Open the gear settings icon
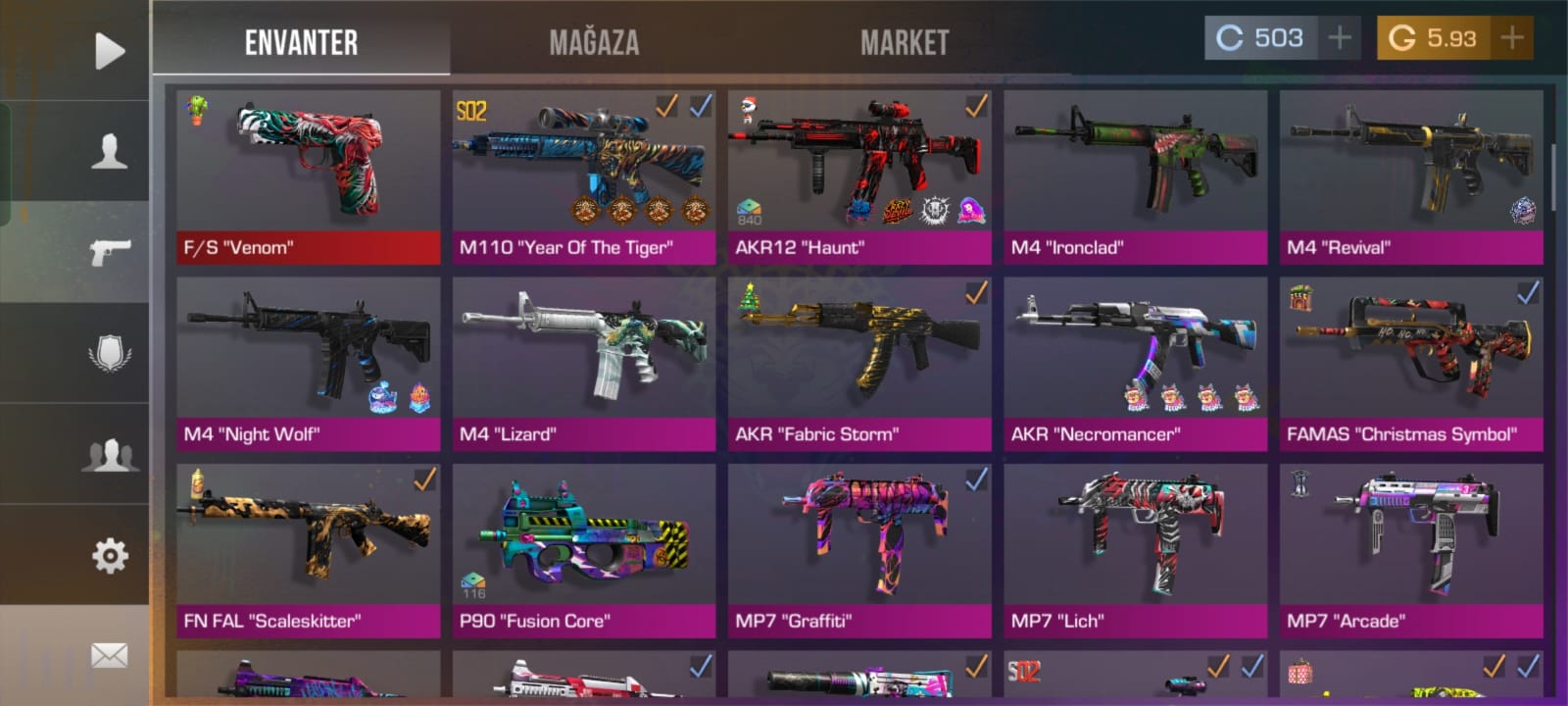Viewport: 1568px width, 706px height. [x=109, y=556]
